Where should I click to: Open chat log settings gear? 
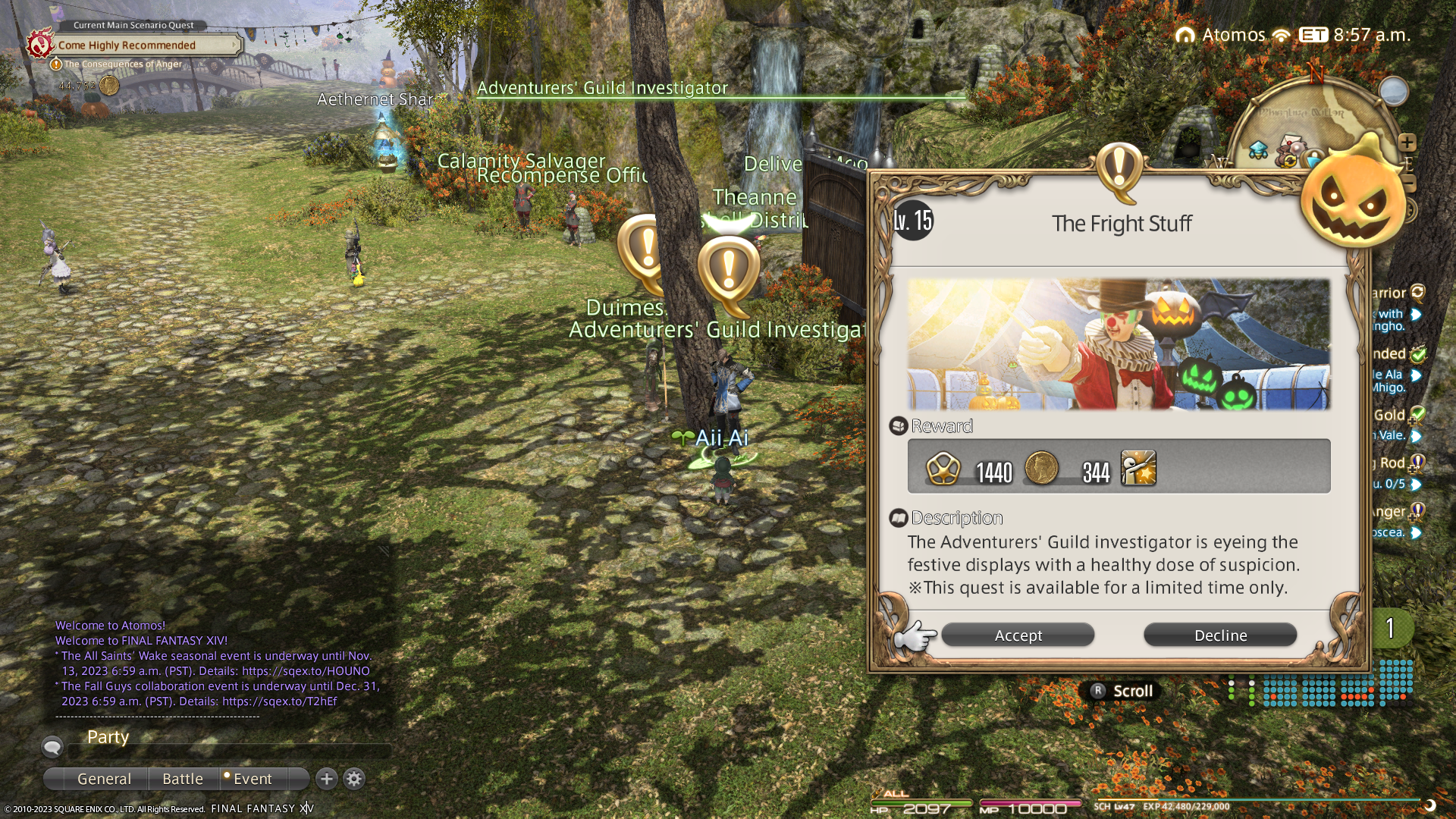pyautogui.click(x=354, y=779)
